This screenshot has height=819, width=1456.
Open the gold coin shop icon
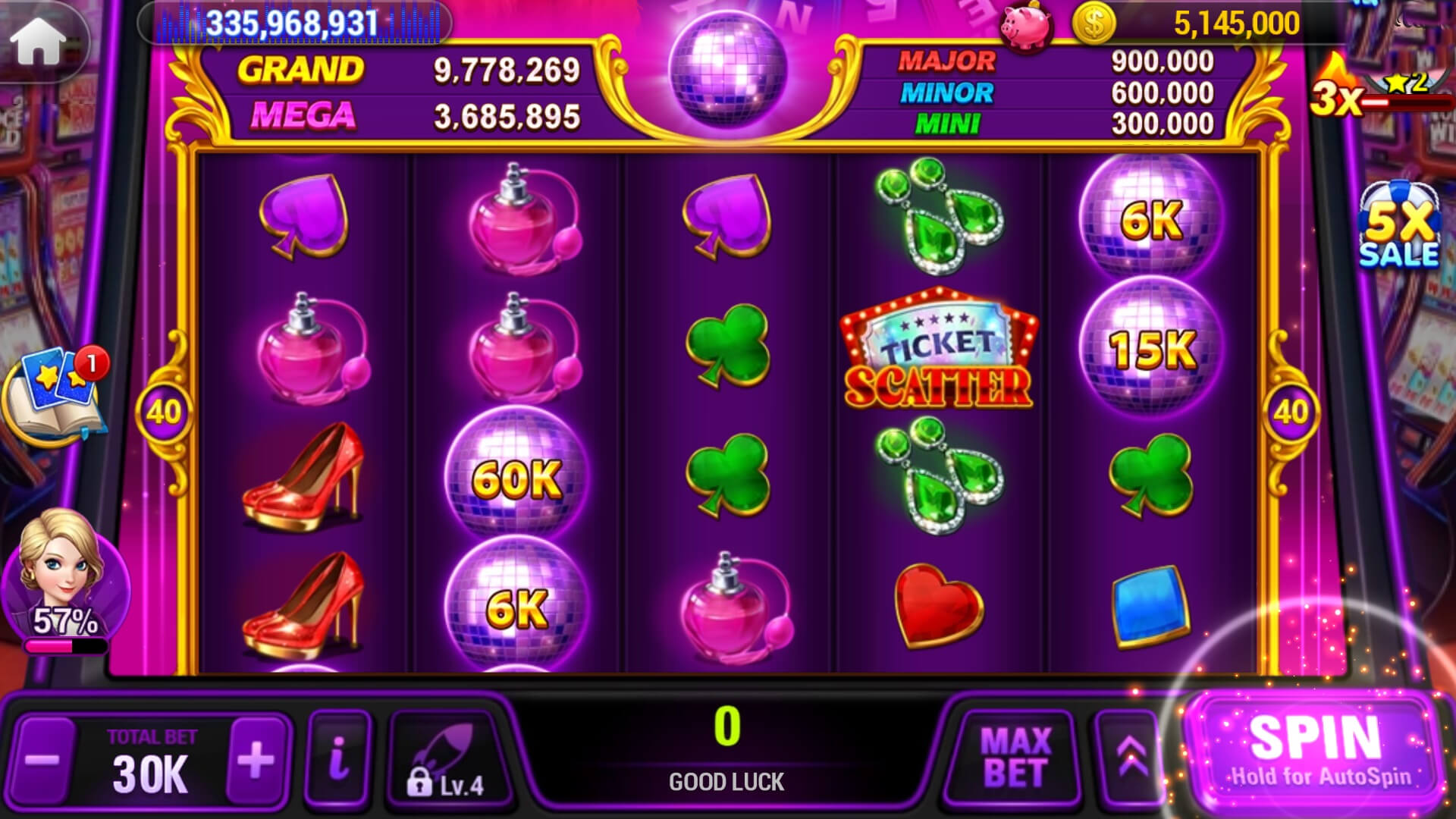click(x=1093, y=24)
